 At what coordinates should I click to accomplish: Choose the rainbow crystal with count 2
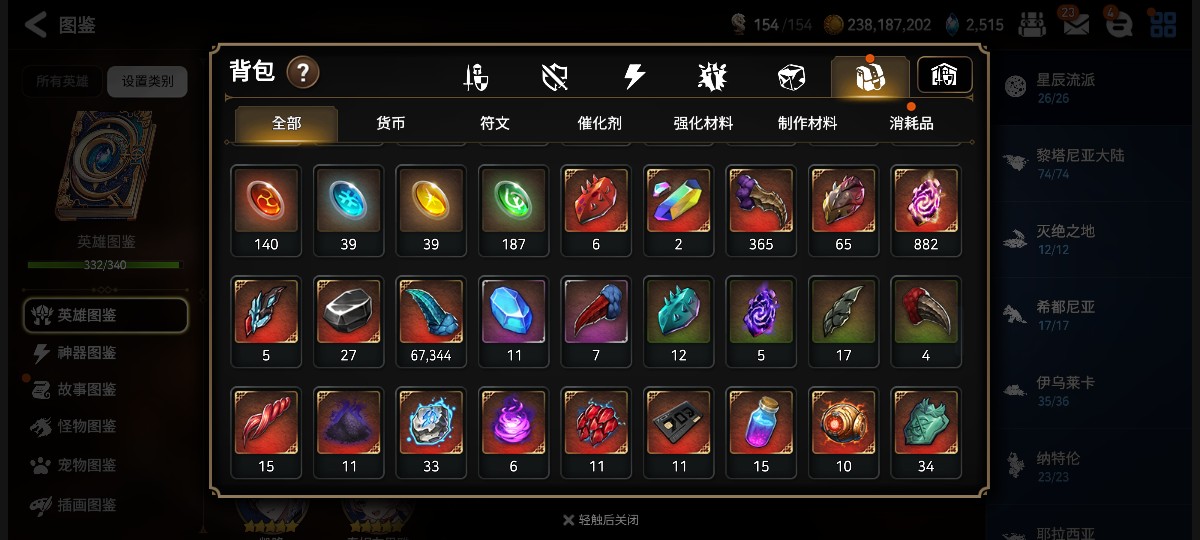[x=678, y=200]
